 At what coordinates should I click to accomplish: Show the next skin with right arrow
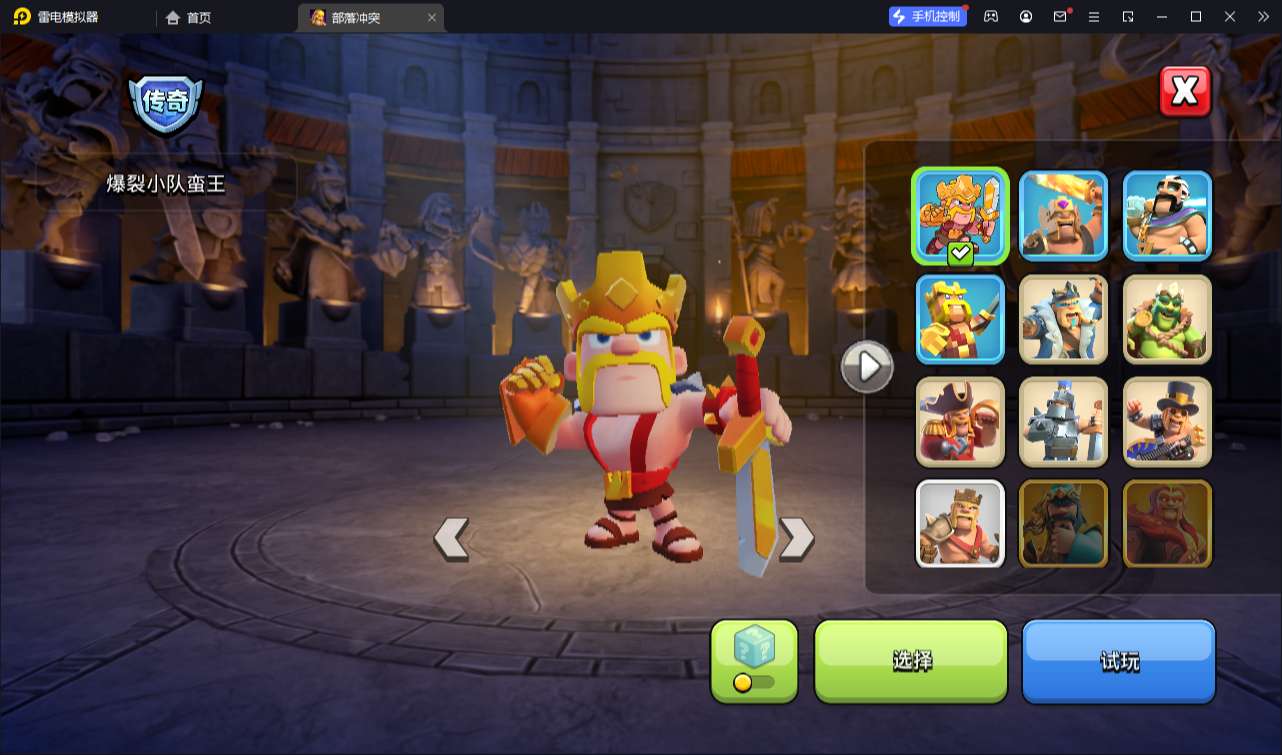796,538
